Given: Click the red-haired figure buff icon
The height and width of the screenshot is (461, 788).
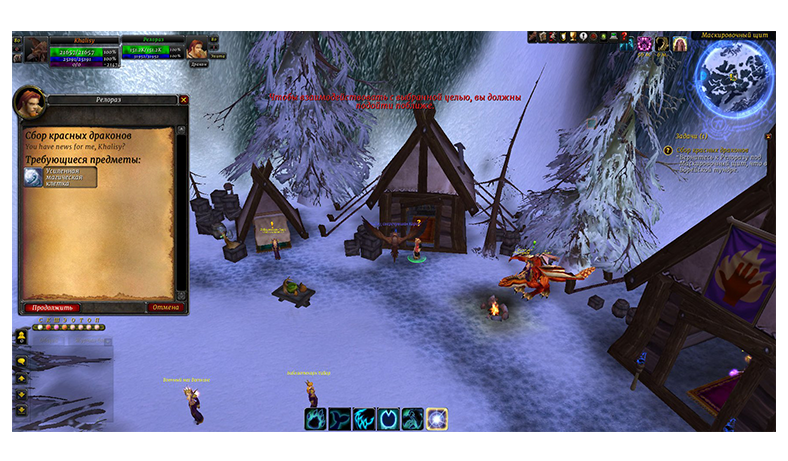Looking at the screenshot, I should point(680,44).
